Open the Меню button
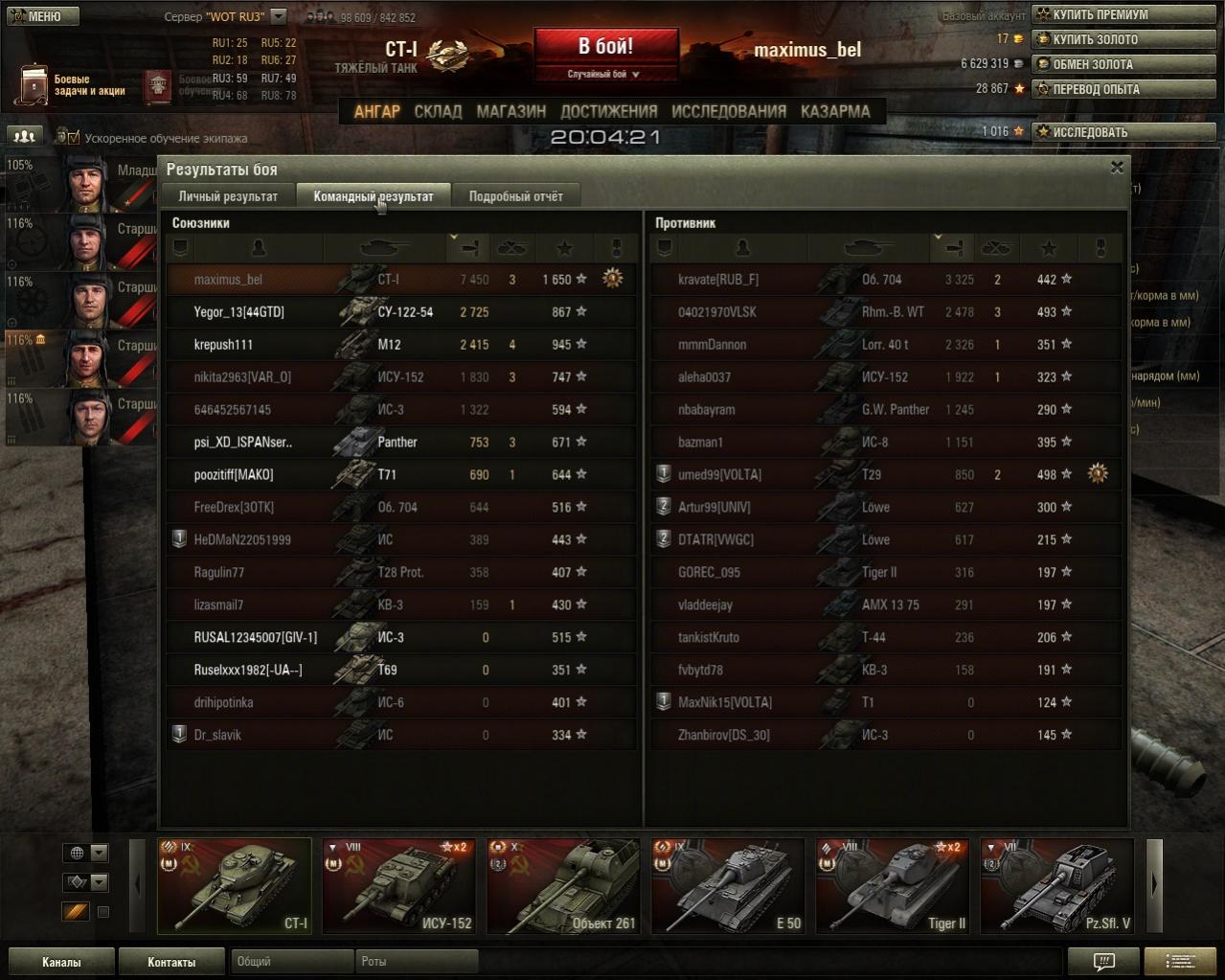1225x980 pixels. 40,15
